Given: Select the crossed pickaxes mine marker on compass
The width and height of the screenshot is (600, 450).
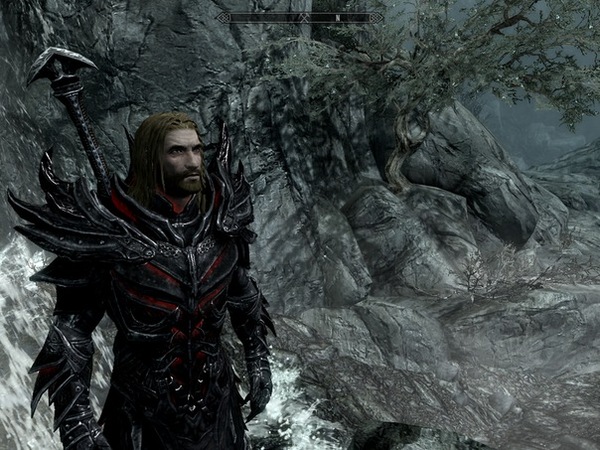Looking at the screenshot, I should [x=302, y=17].
